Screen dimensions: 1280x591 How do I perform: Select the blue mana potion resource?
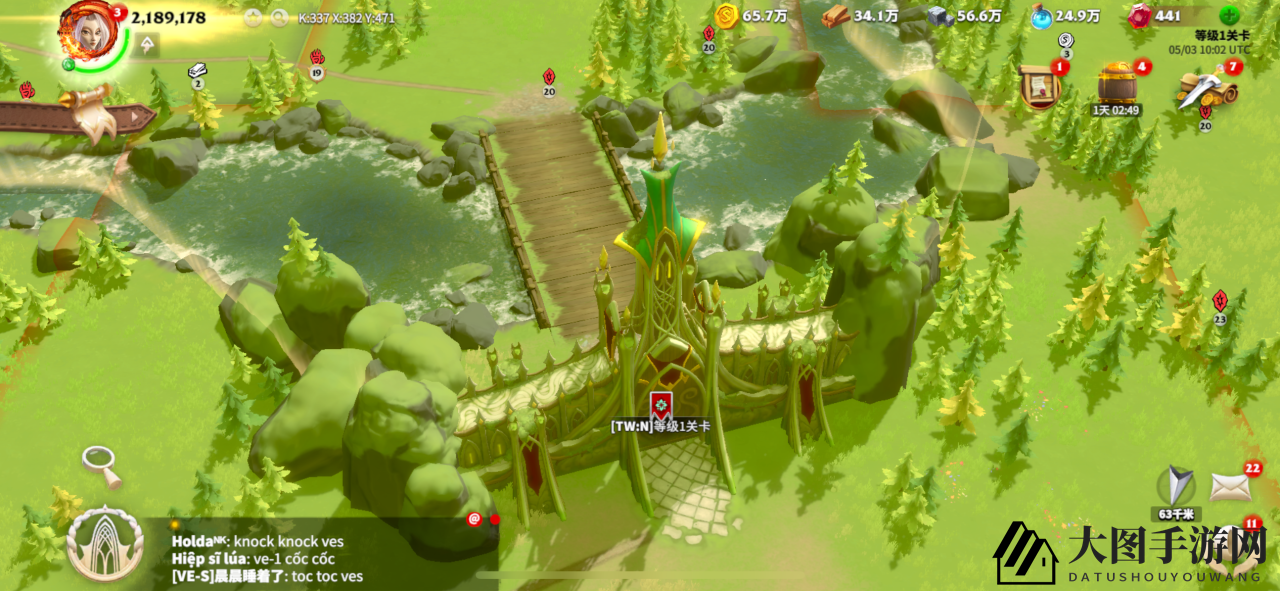(1041, 16)
